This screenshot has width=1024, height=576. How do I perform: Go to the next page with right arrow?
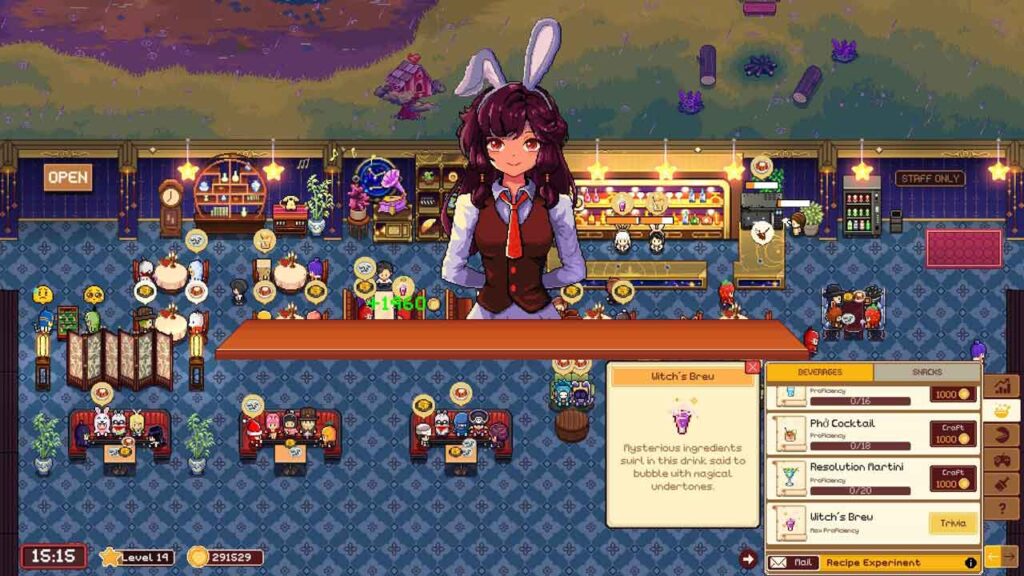point(1010,554)
